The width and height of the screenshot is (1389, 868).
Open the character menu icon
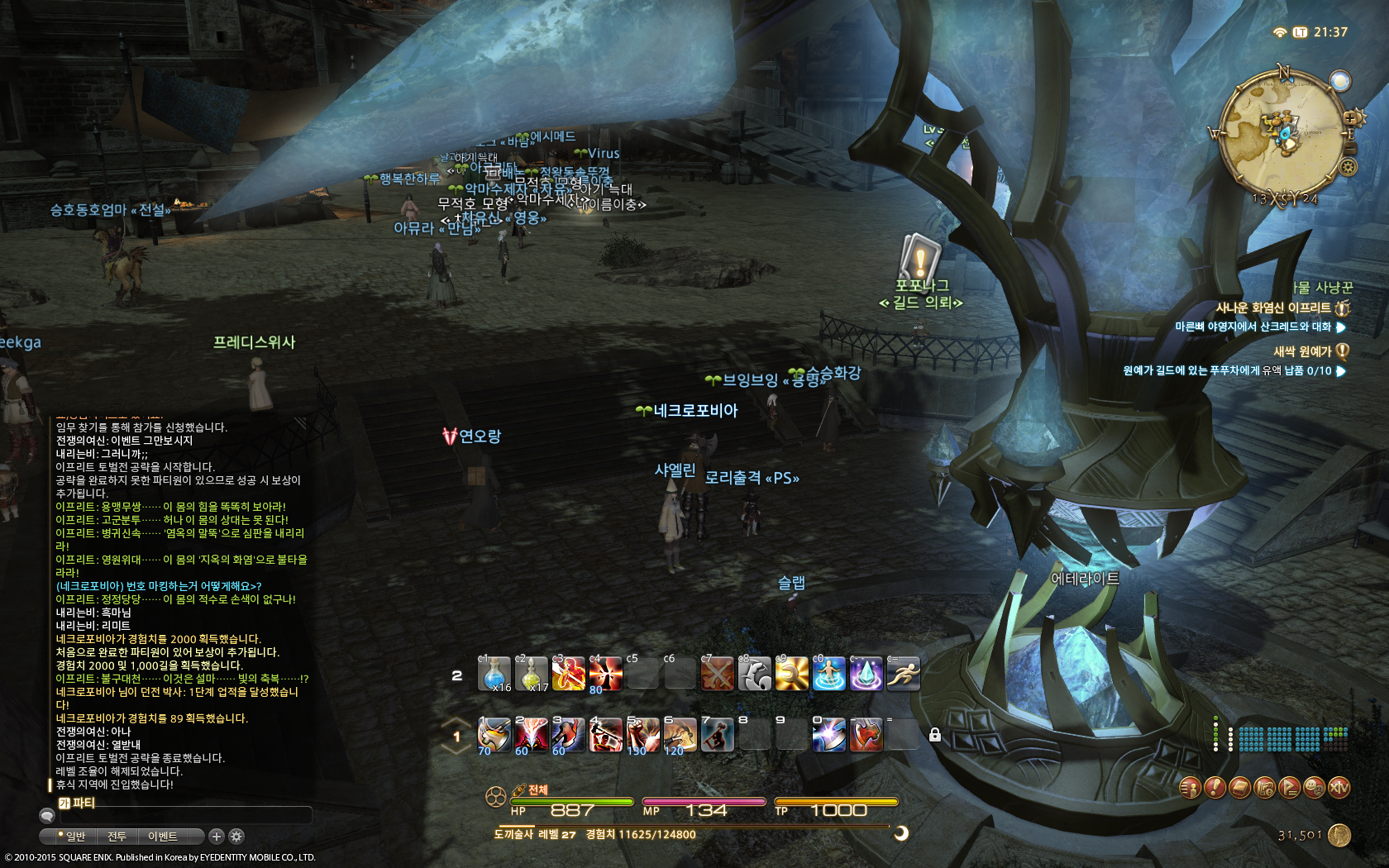click(1189, 788)
